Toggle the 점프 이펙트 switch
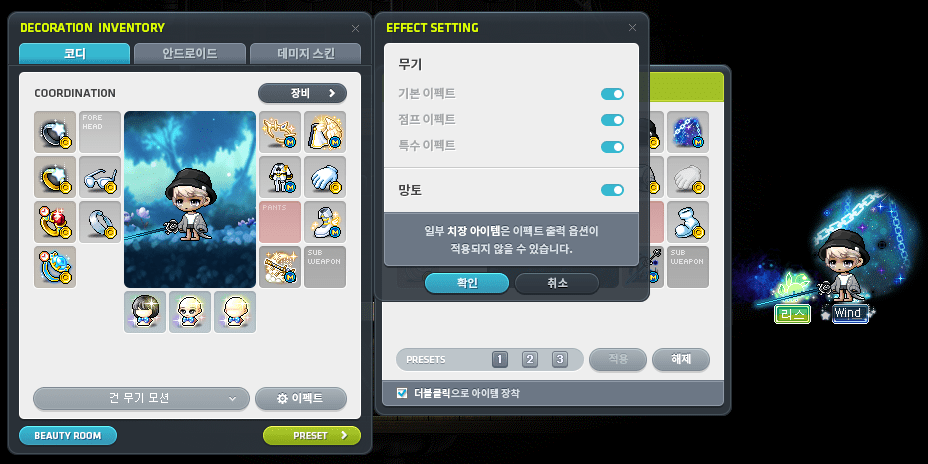The width and height of the screenshot is (928, 464). click(x=612, y=120)
